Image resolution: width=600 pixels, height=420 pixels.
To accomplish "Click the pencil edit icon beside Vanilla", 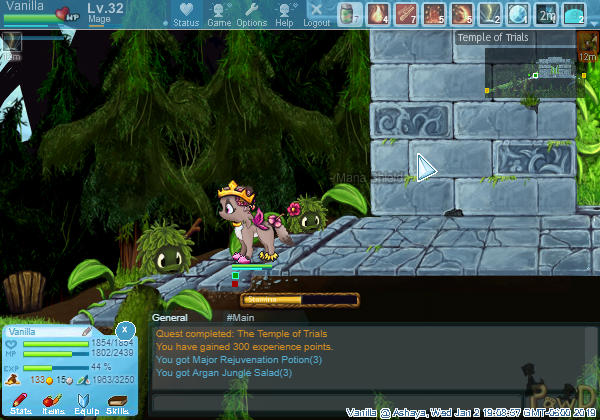I will (x=87, y=331).
